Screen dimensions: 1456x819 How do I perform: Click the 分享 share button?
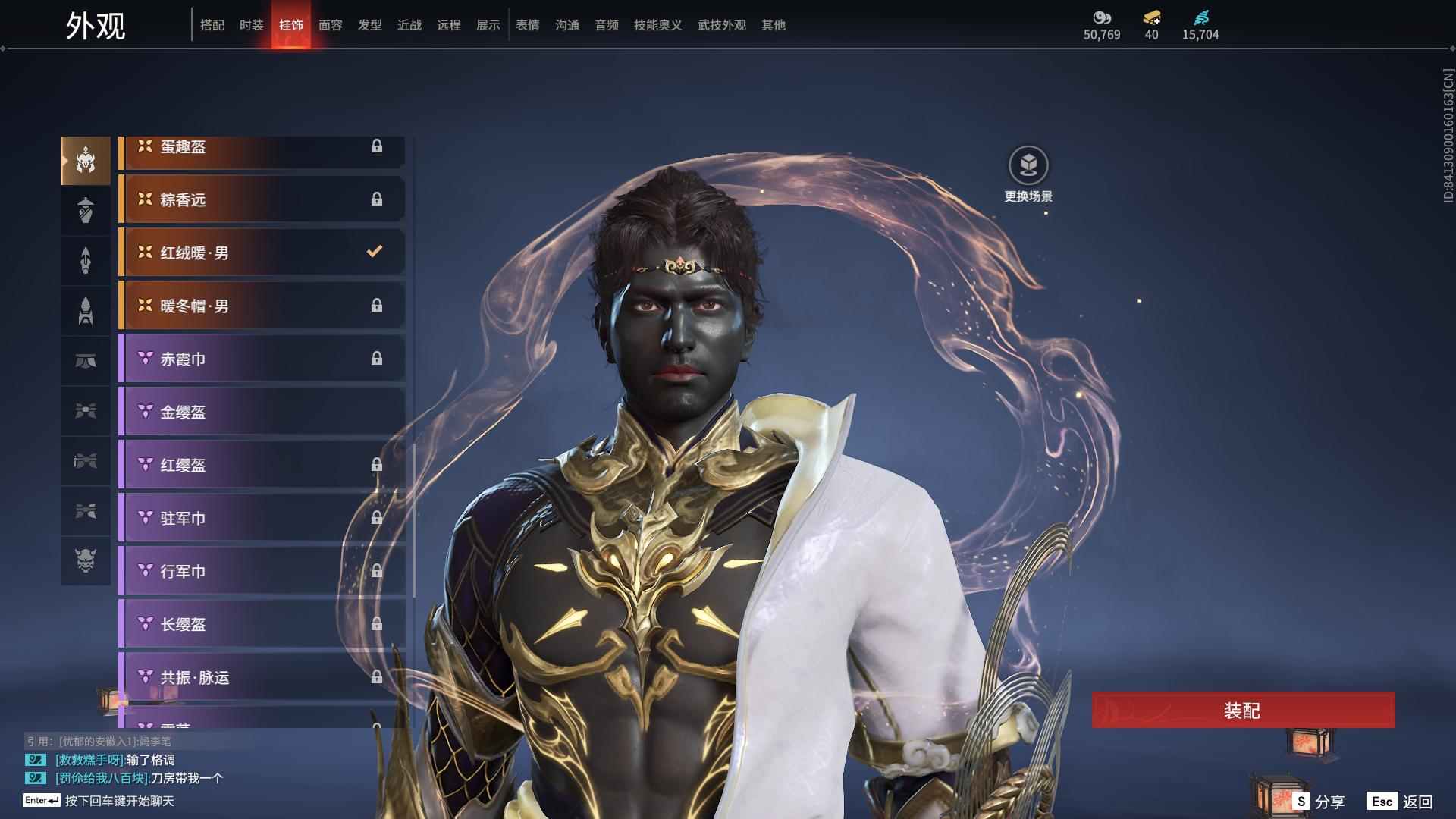(1319, 802)
